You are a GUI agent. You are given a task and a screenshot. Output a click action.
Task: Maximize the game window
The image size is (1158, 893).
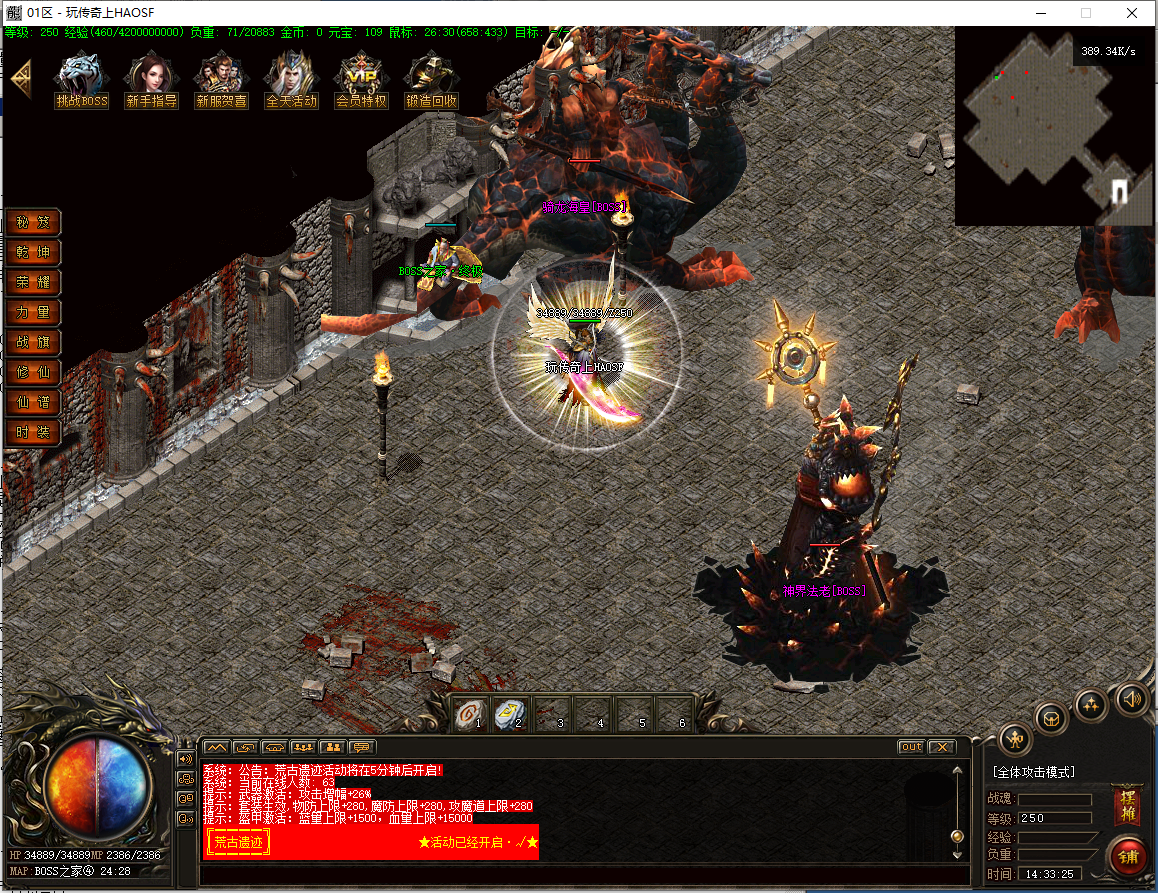tap(1085, 13)
